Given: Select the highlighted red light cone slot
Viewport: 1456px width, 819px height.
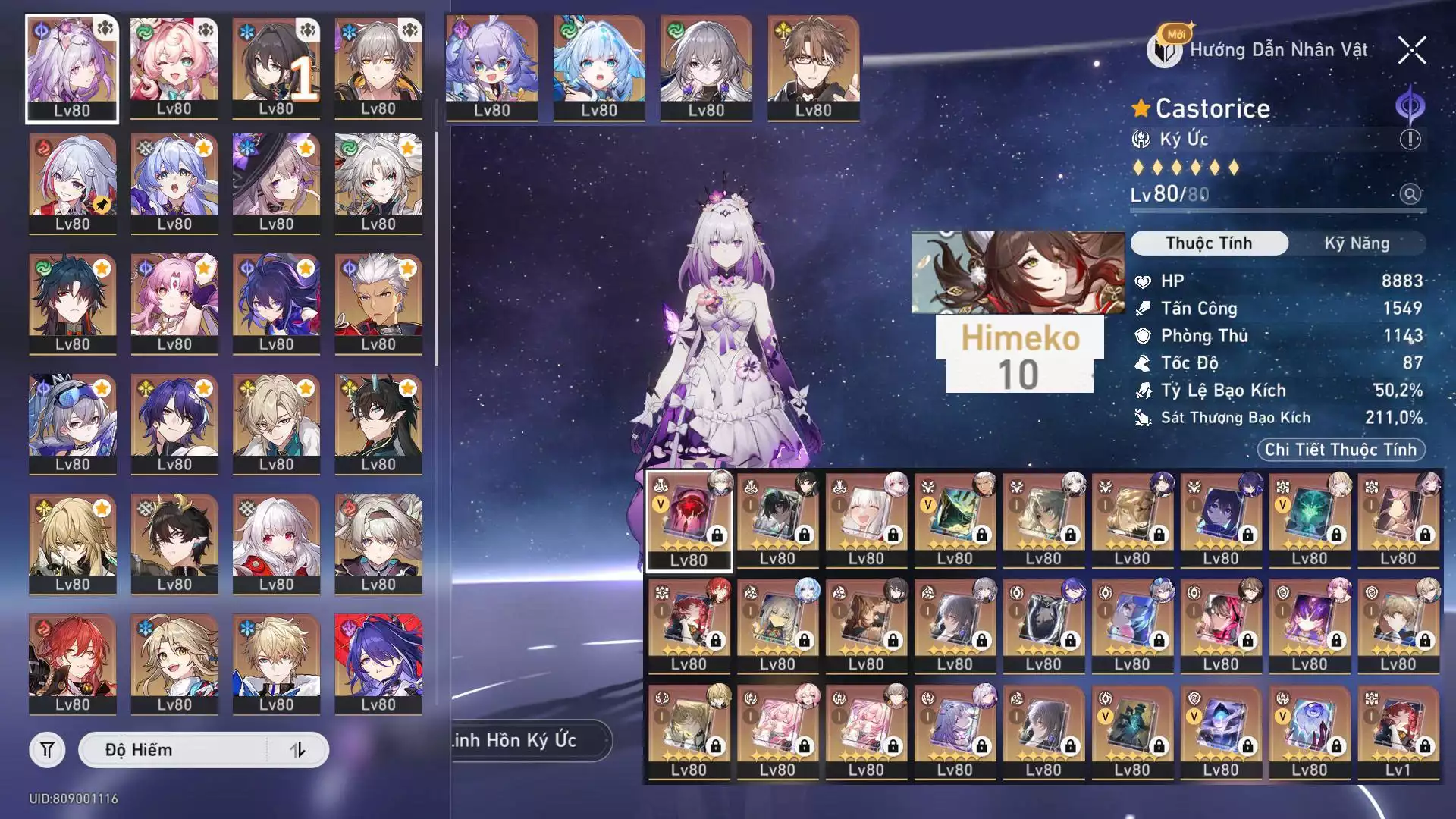Looking at the screenshot, I should click(689, 519).
